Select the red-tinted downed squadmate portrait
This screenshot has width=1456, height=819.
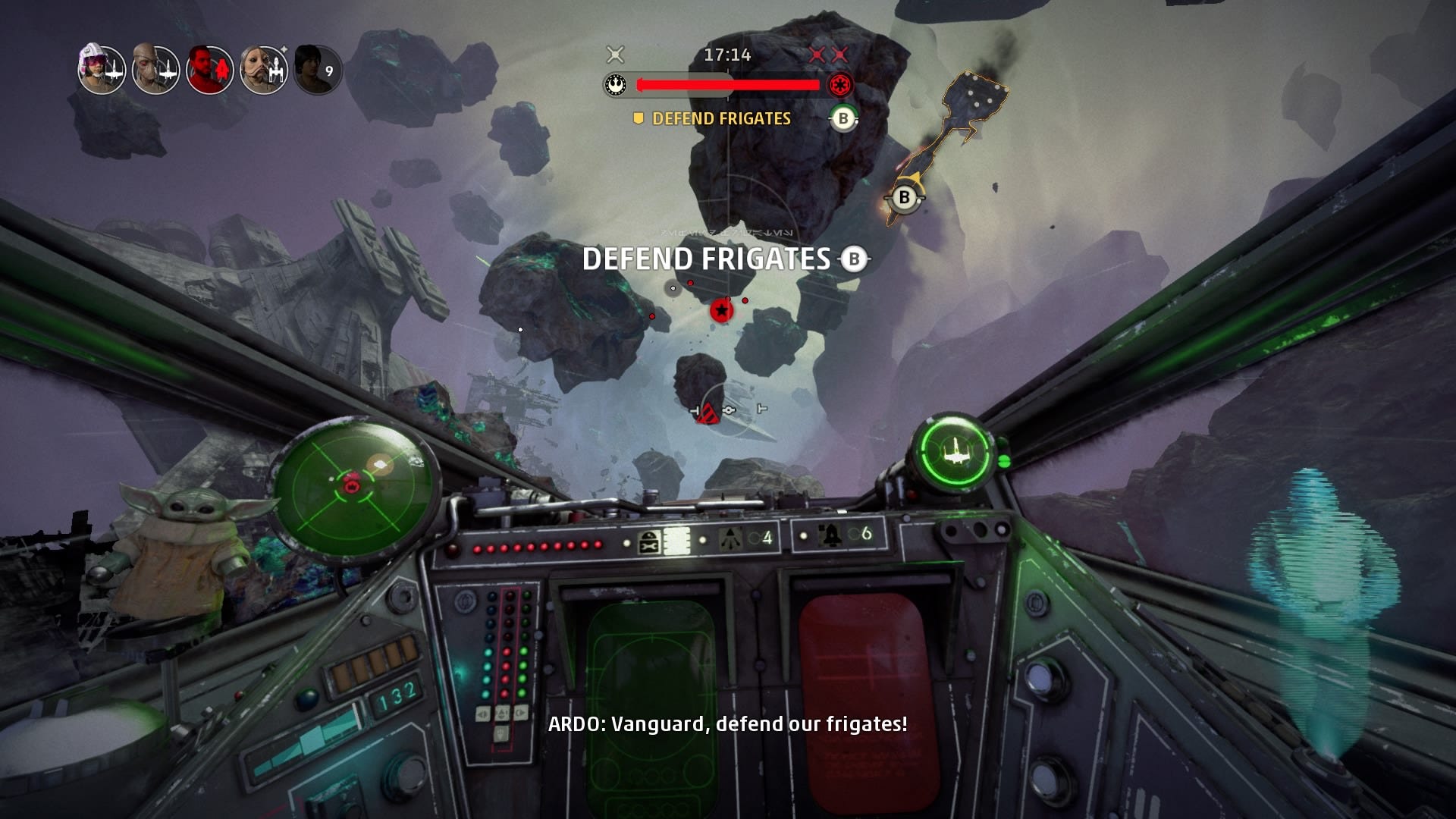209,70
